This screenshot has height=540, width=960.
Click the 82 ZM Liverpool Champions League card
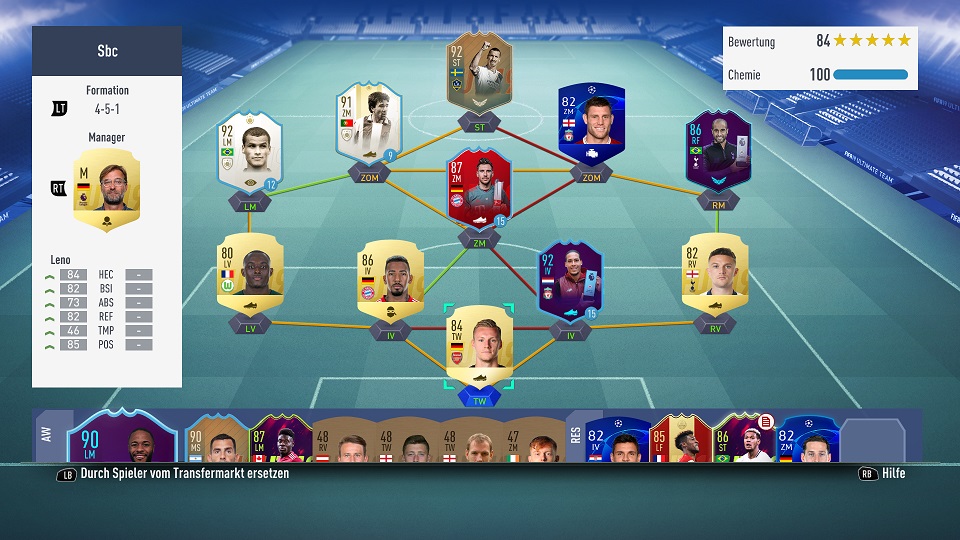pos(591,124)
